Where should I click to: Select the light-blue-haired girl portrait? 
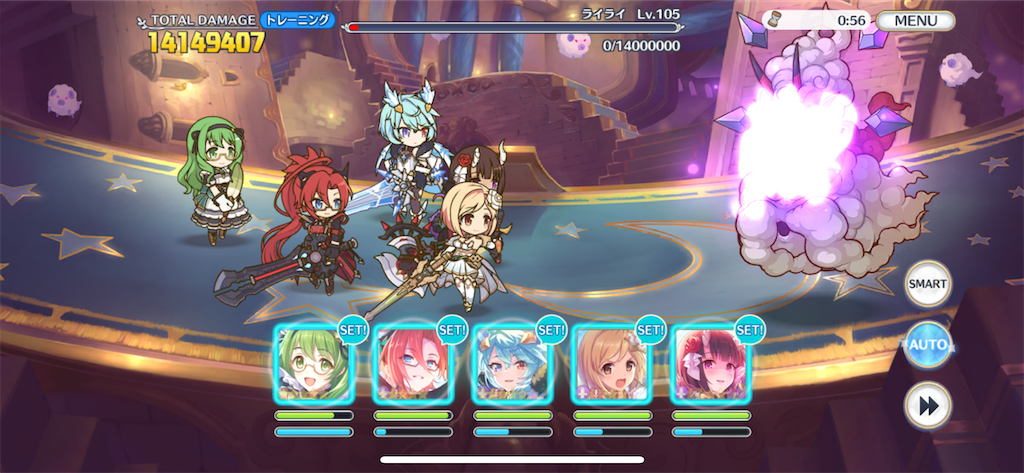(512, 365)
